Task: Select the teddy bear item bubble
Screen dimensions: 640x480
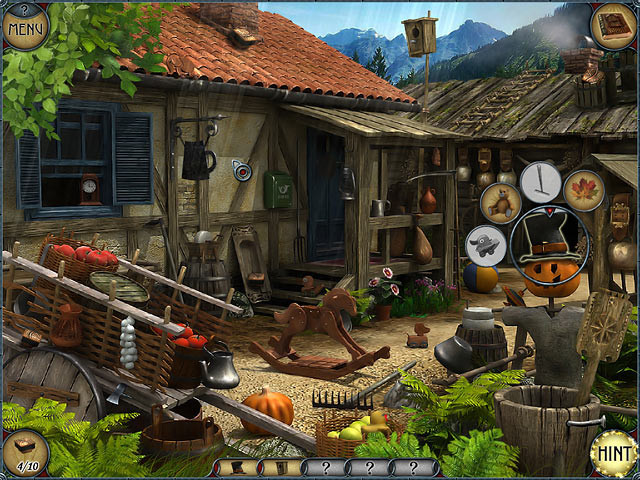Action: 500,202
